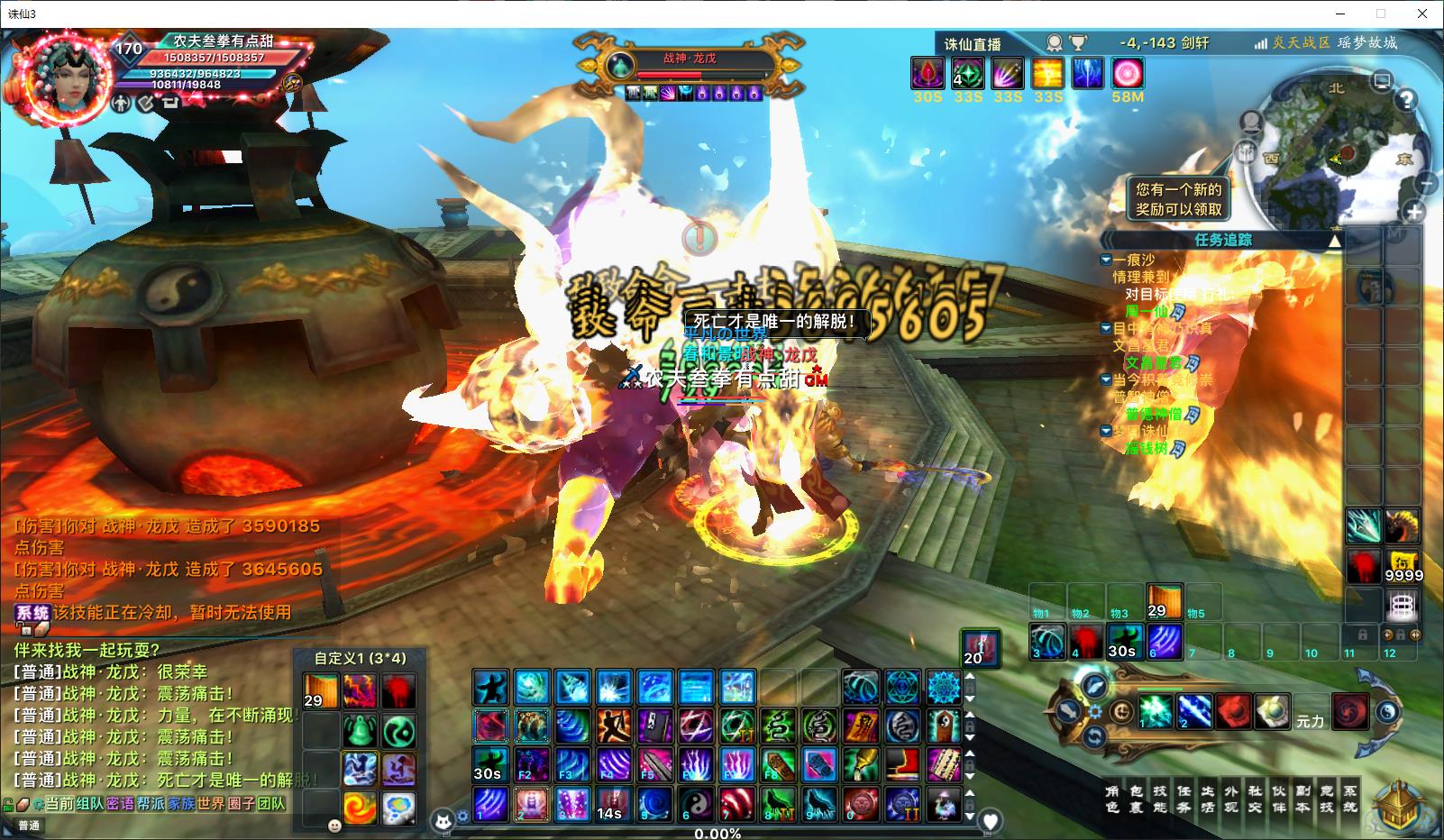Image resolution: width=1444 pixels, height=840 pixels.
Task: Claim the new reward notification bubble
Action: (1178, 199)
